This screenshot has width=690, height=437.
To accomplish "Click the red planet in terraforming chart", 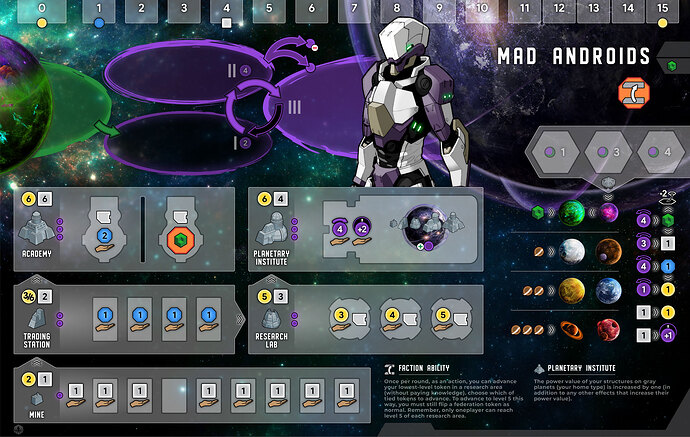I will (609, 329).
